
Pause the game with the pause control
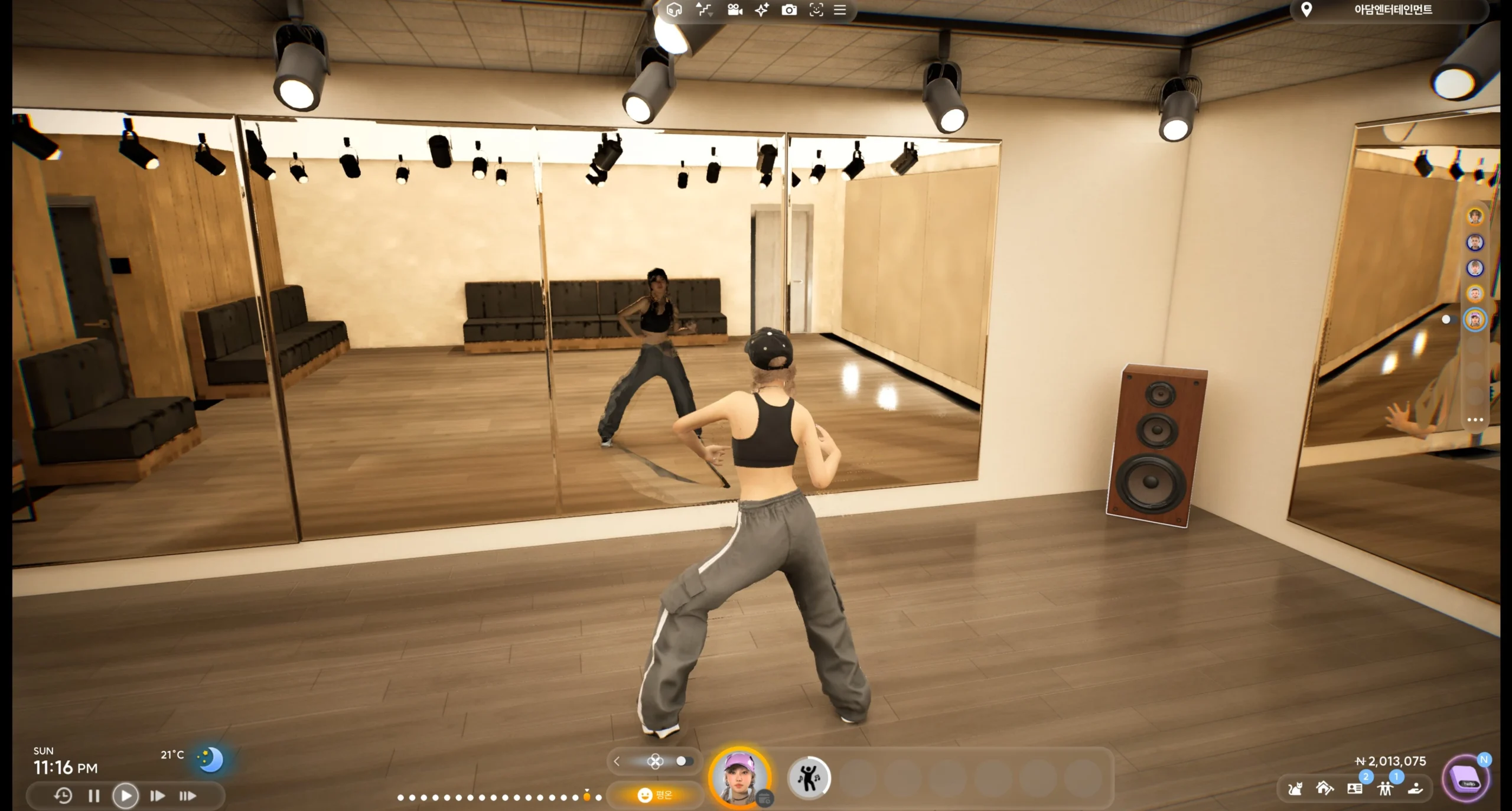[x=93, y=795]
